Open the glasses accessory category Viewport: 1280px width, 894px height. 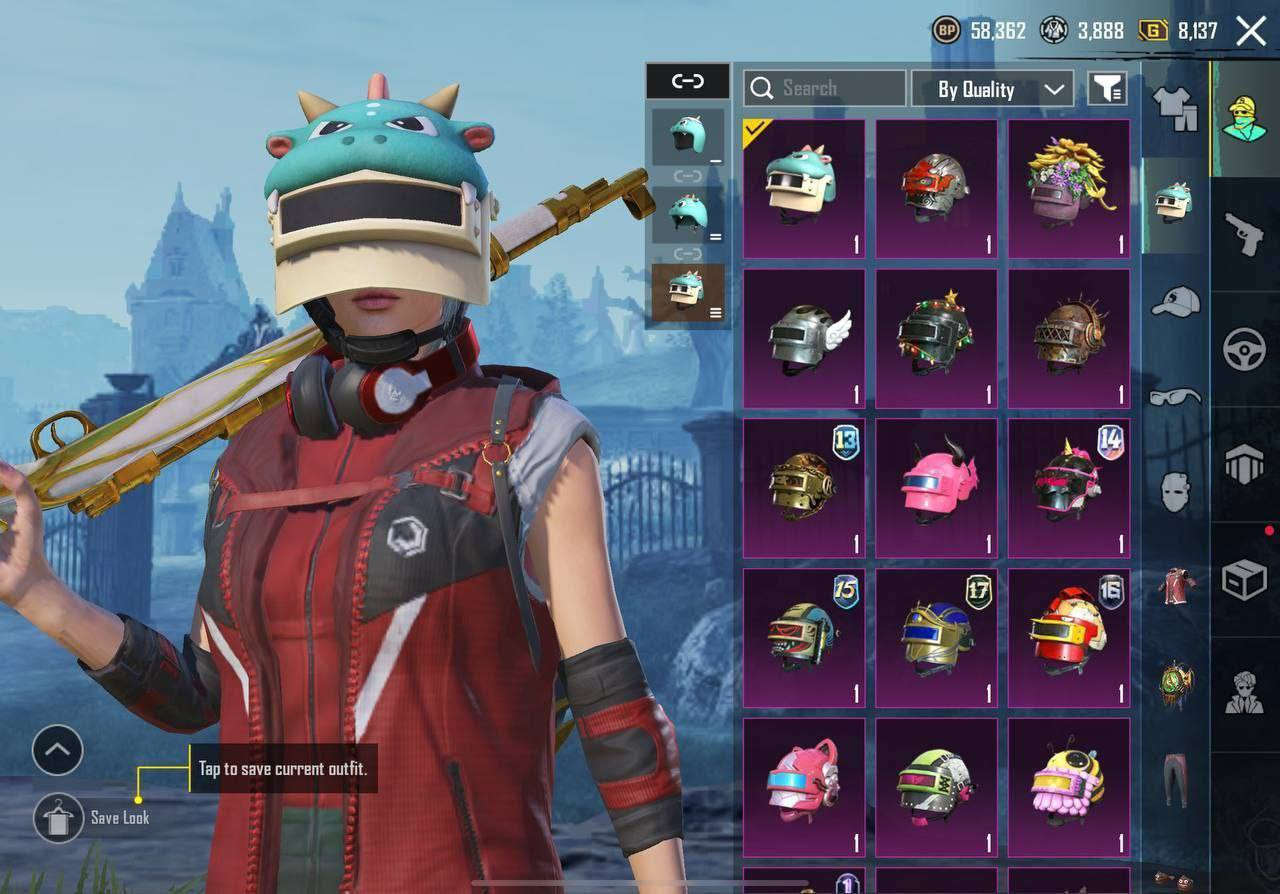1176,397
